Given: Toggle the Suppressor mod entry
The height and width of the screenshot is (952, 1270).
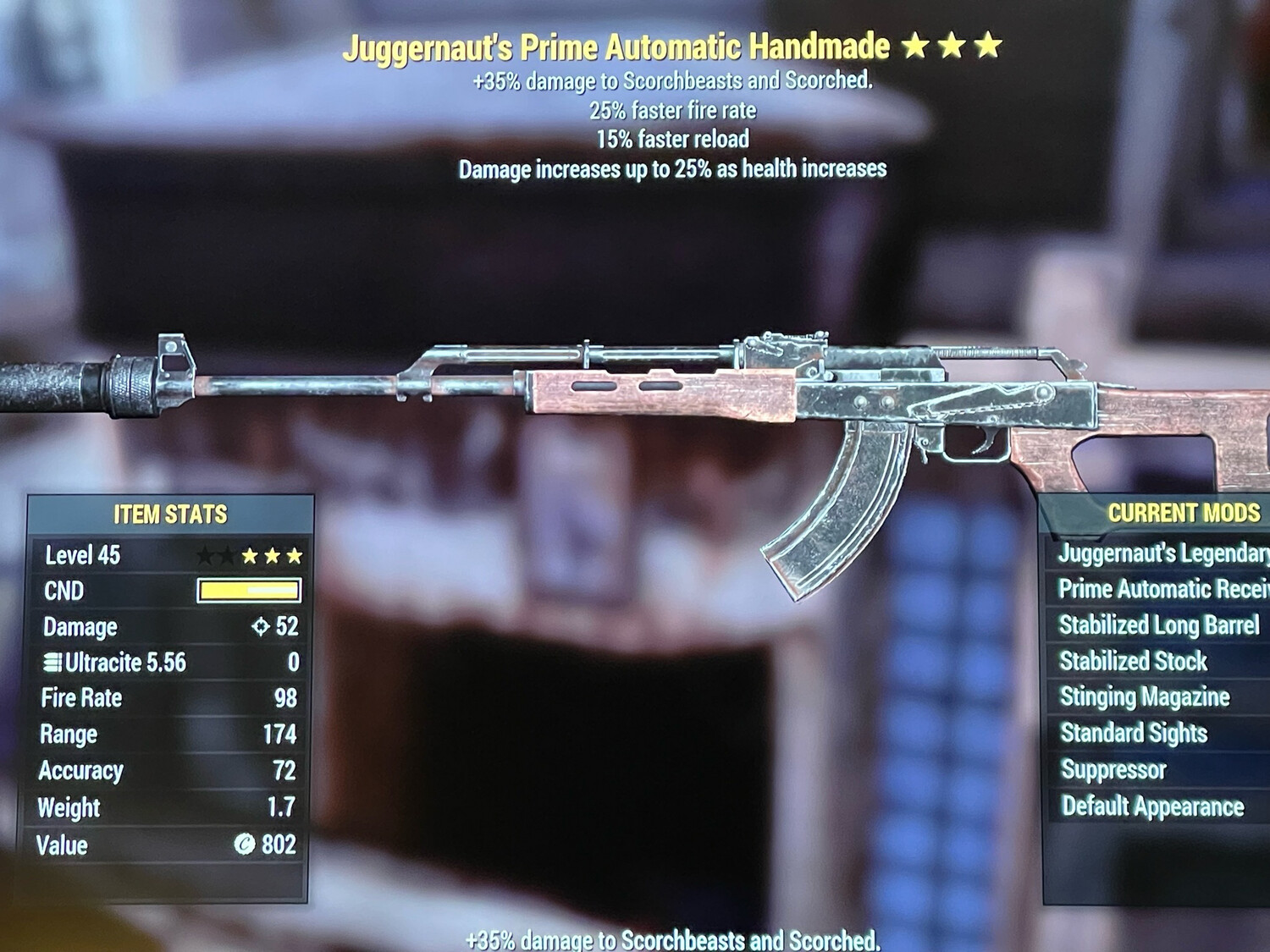Looking at the screenshot, I should (x=1118, y=769).
